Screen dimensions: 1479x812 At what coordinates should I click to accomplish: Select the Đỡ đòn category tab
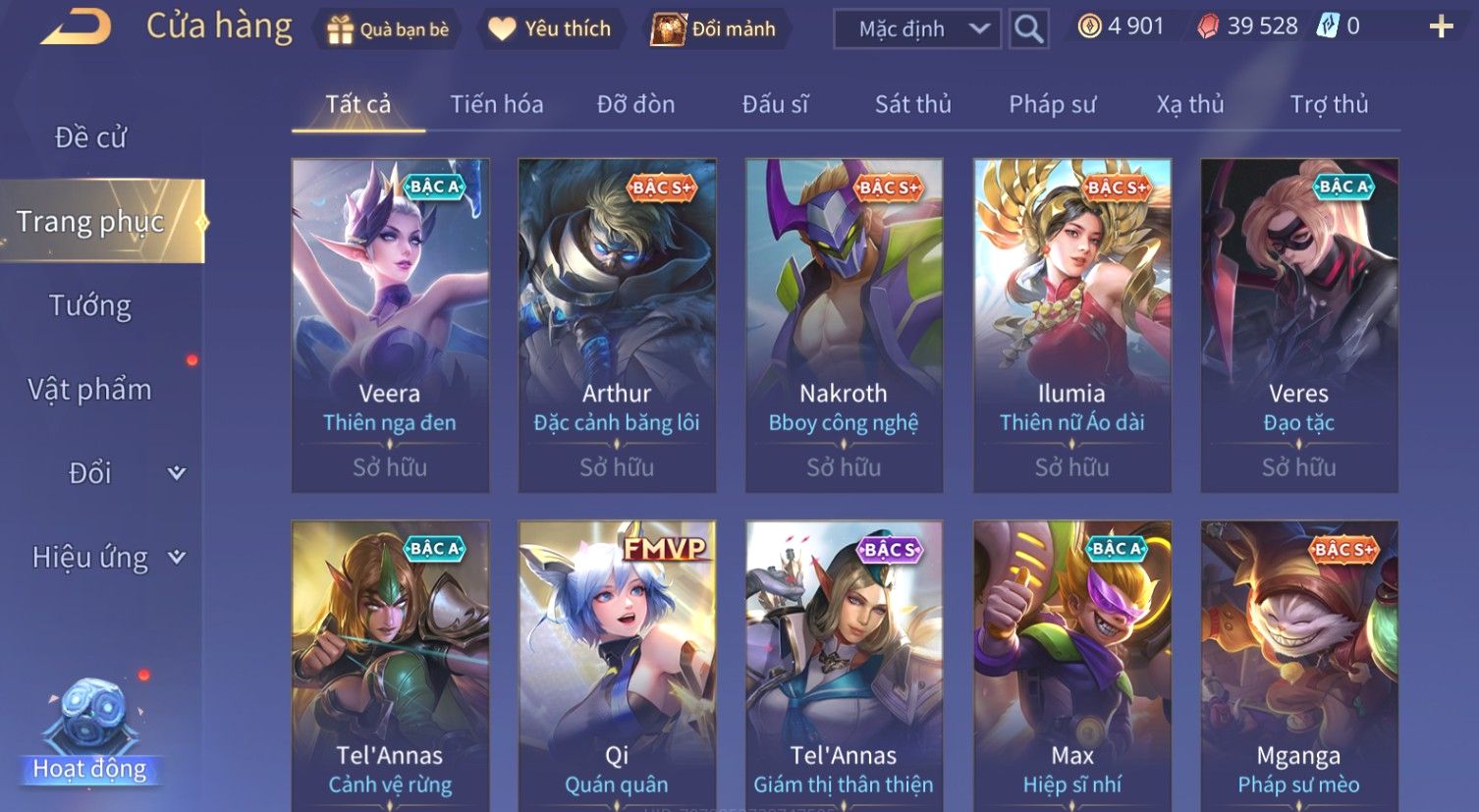coord(635,104)
